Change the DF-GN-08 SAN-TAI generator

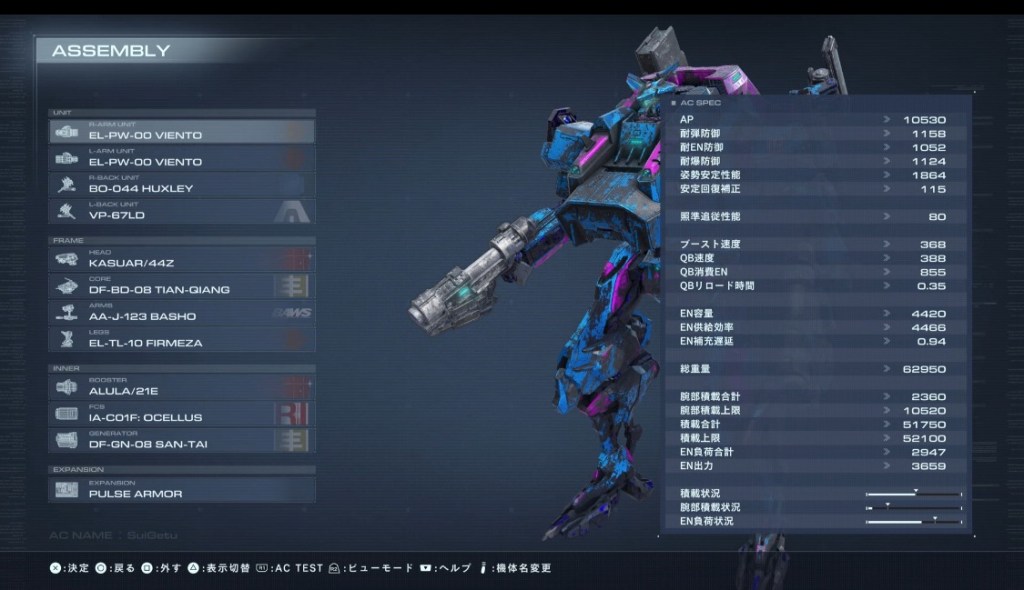point(181,441)
